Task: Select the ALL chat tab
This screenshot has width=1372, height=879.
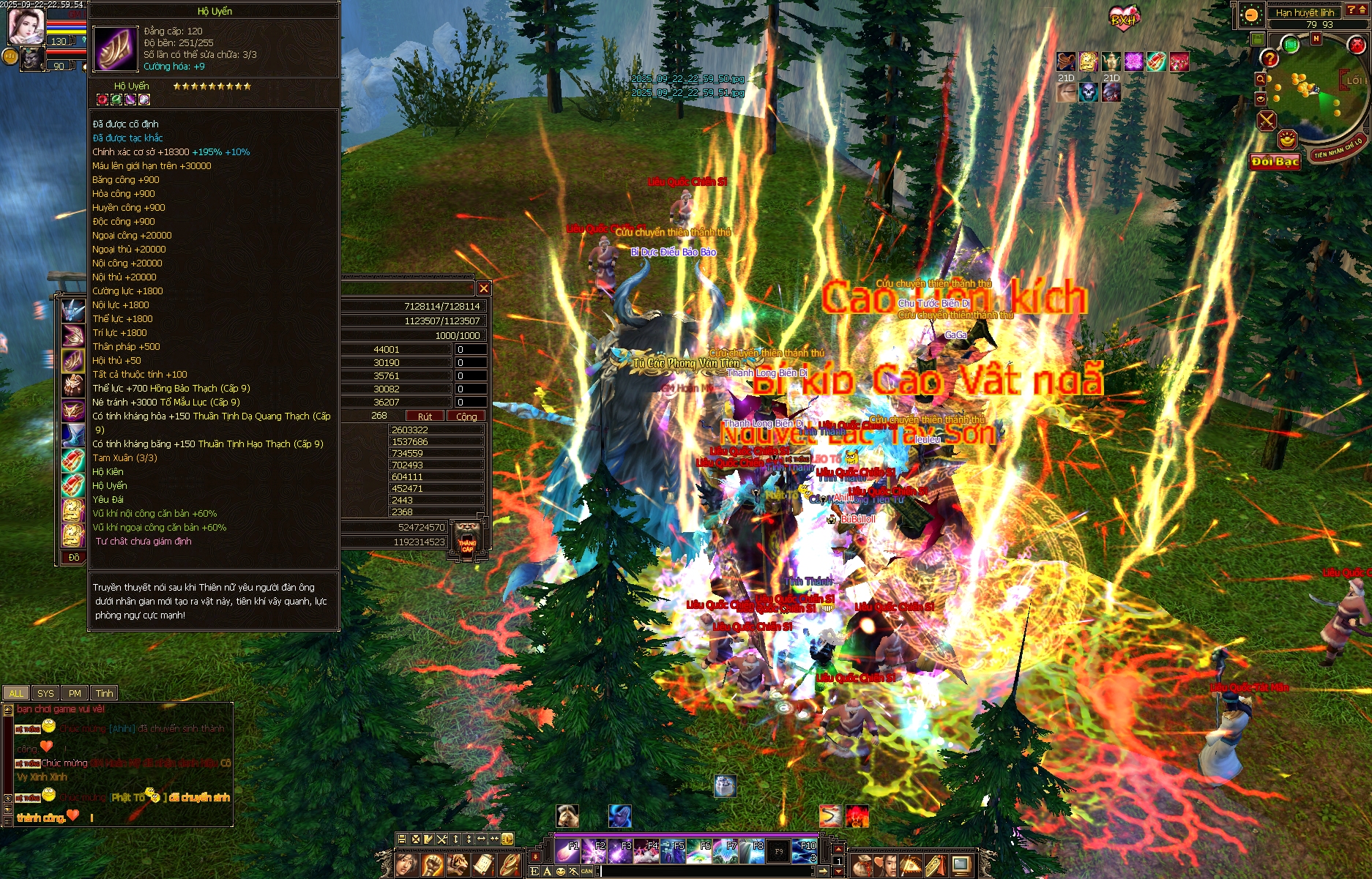Action: point(16,693)
